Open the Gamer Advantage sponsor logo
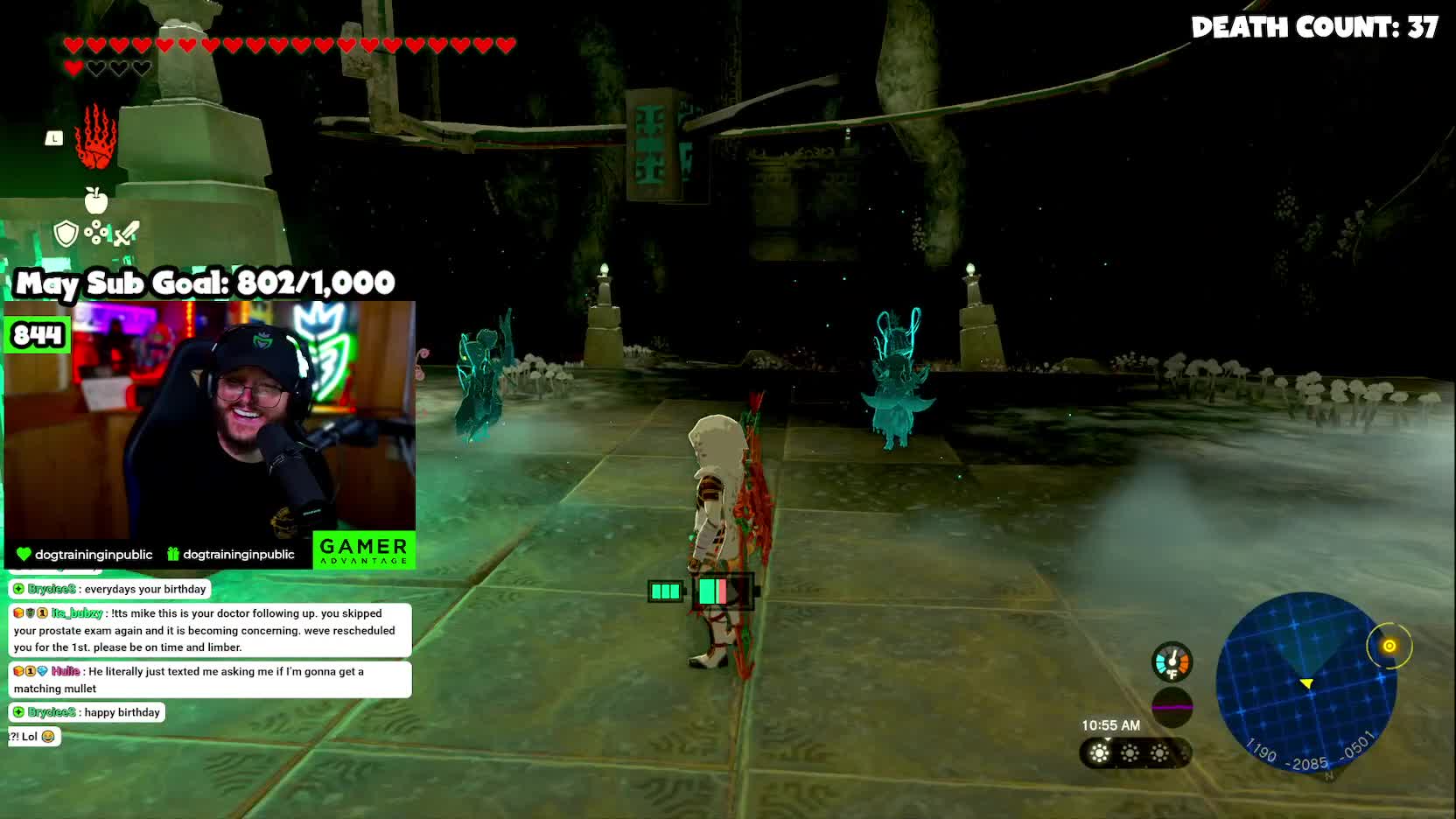Image resolution: width=1456 pixels, height=819 pixels. click(363, 550)
